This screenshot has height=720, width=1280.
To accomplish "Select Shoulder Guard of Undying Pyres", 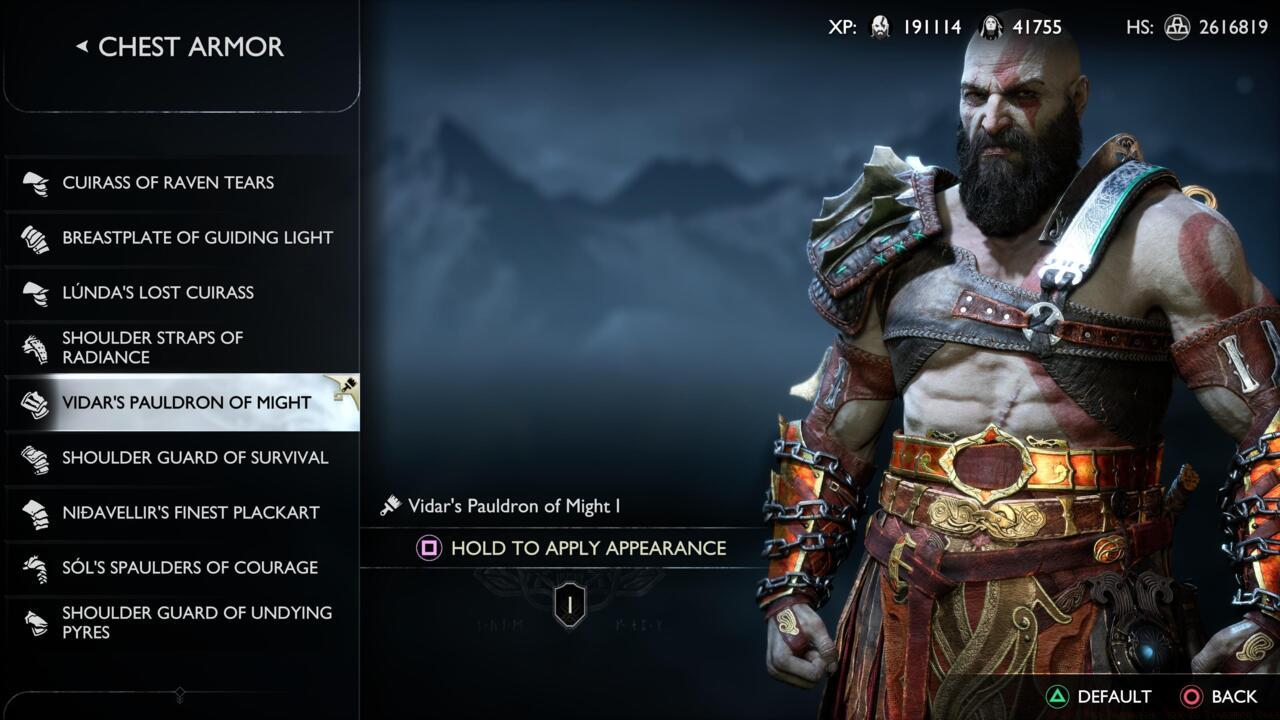I will point(197,623).
